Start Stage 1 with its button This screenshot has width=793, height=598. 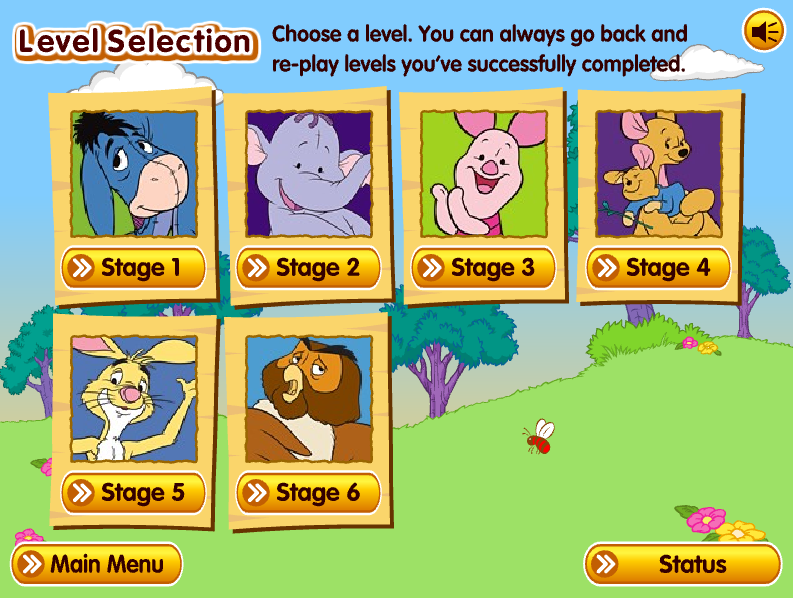[x=133, y=268]
